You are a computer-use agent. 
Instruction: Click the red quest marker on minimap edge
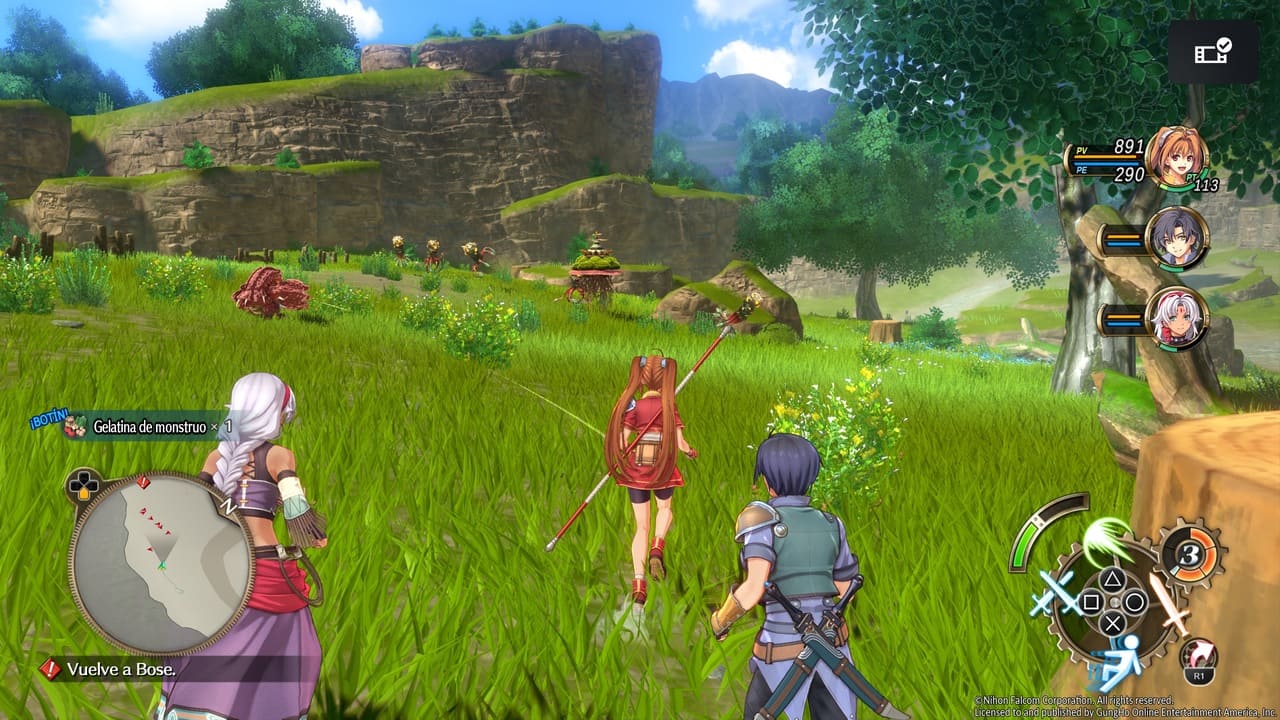coord(143,483)
